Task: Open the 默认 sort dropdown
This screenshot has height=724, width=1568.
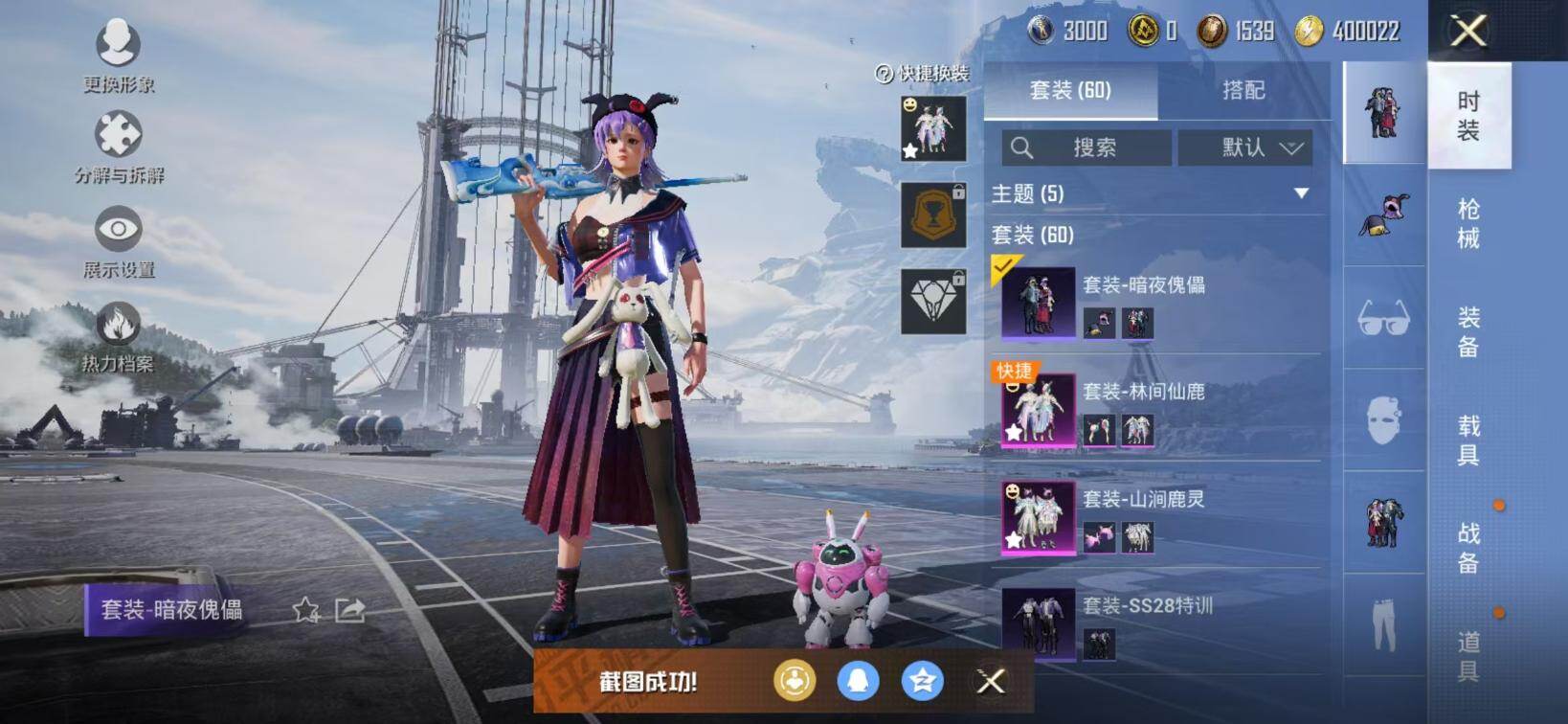Action: click(x=1244, y=147)
